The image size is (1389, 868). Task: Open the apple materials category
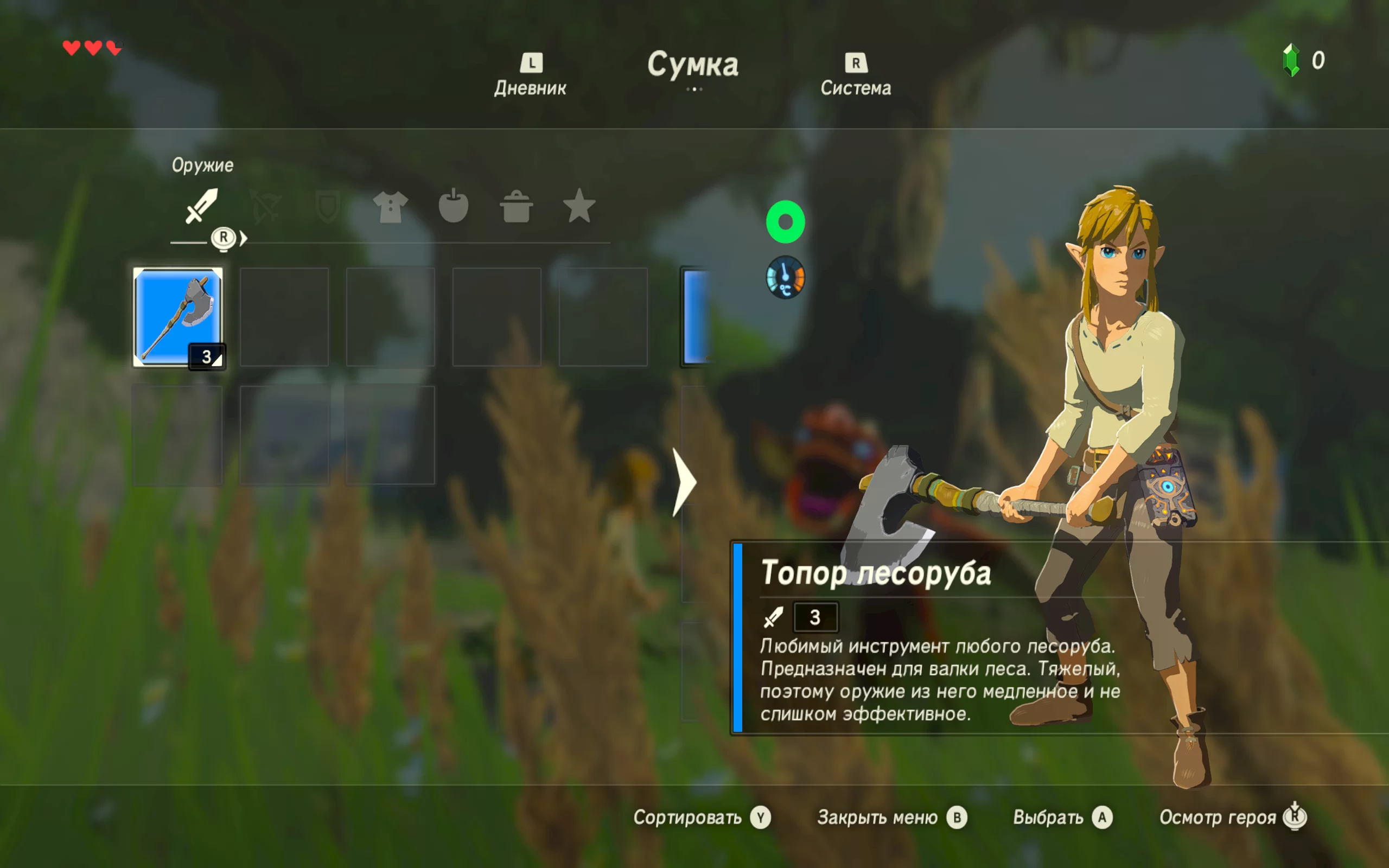[454, 206]
